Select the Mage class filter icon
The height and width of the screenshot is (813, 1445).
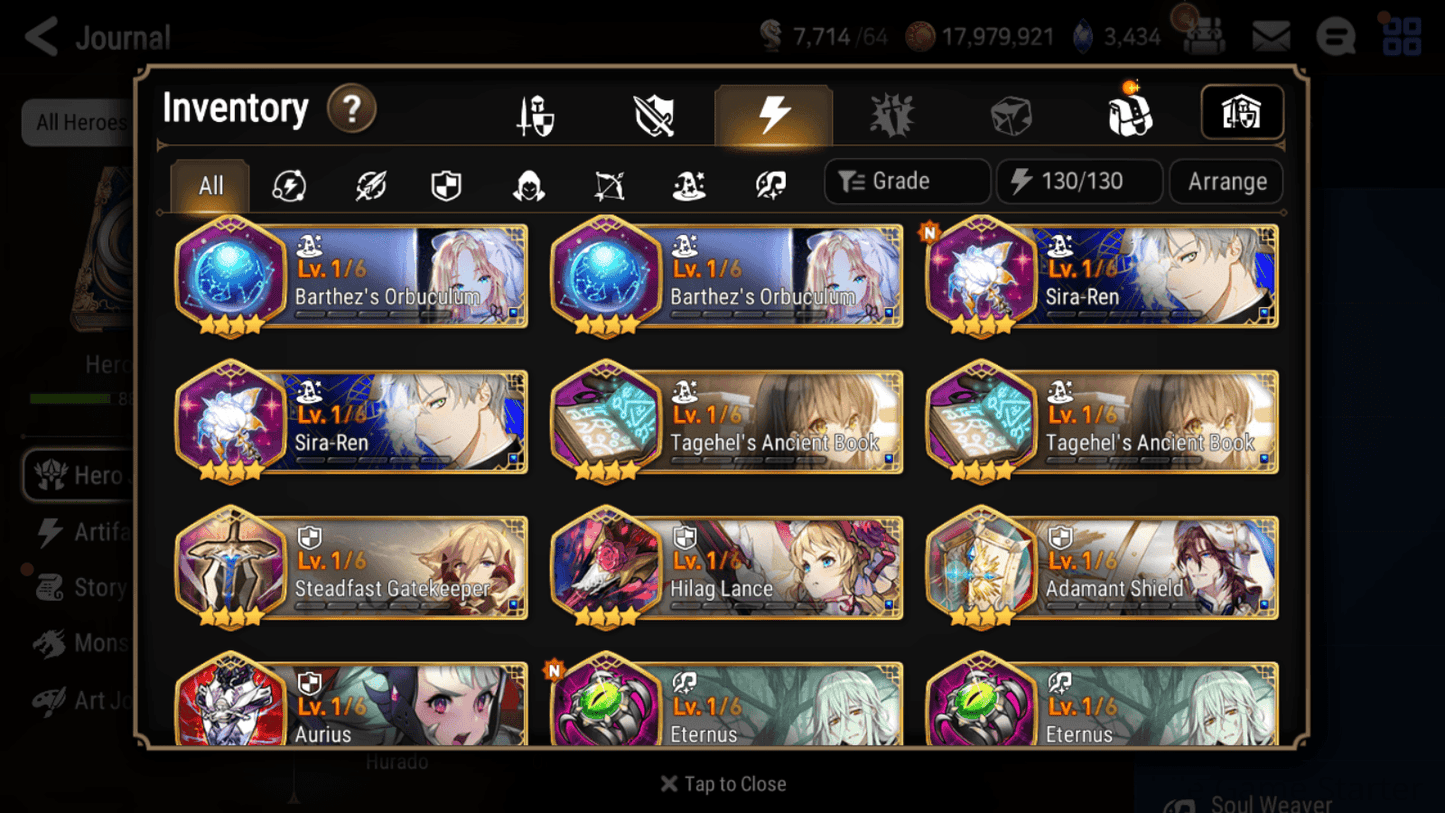click(687, 181)
